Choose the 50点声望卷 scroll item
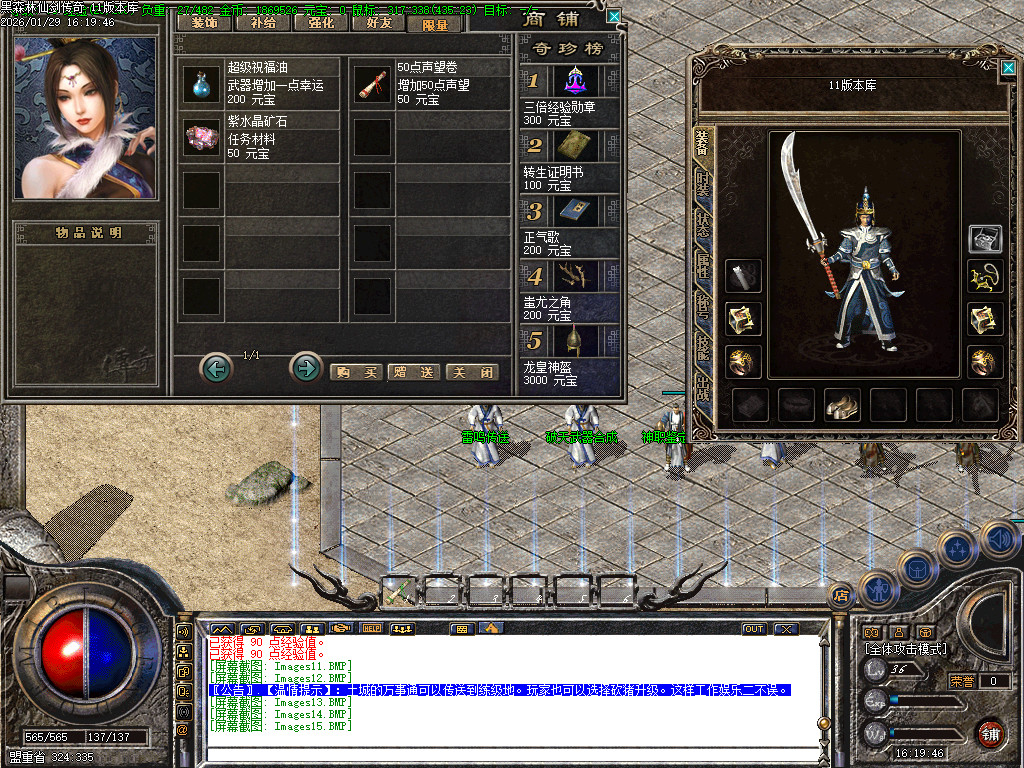The image size is (1024, 768). pos(373,85)
